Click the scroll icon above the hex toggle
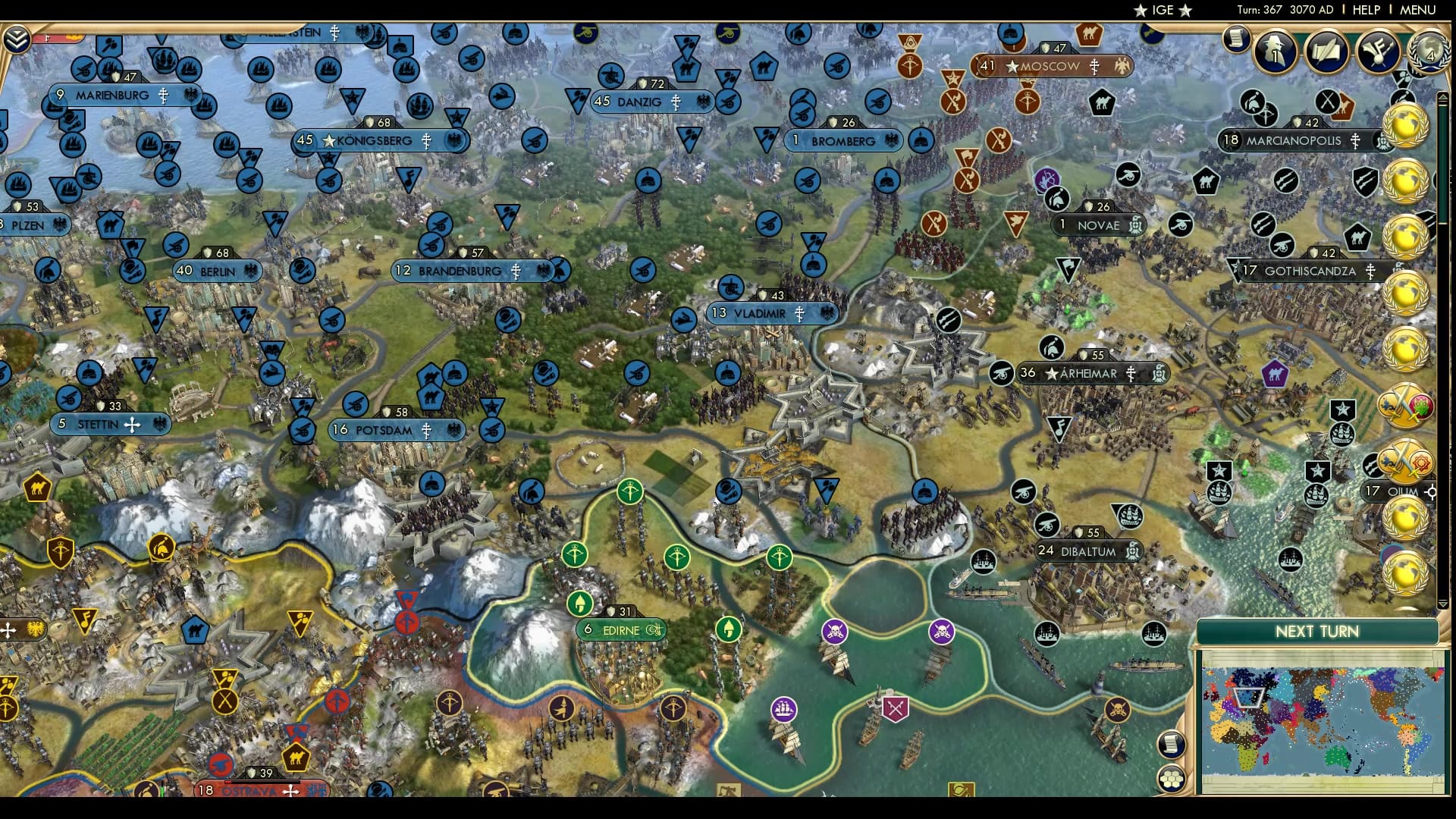Screen dimensions: 1456x819 [x=1172, y=744]
